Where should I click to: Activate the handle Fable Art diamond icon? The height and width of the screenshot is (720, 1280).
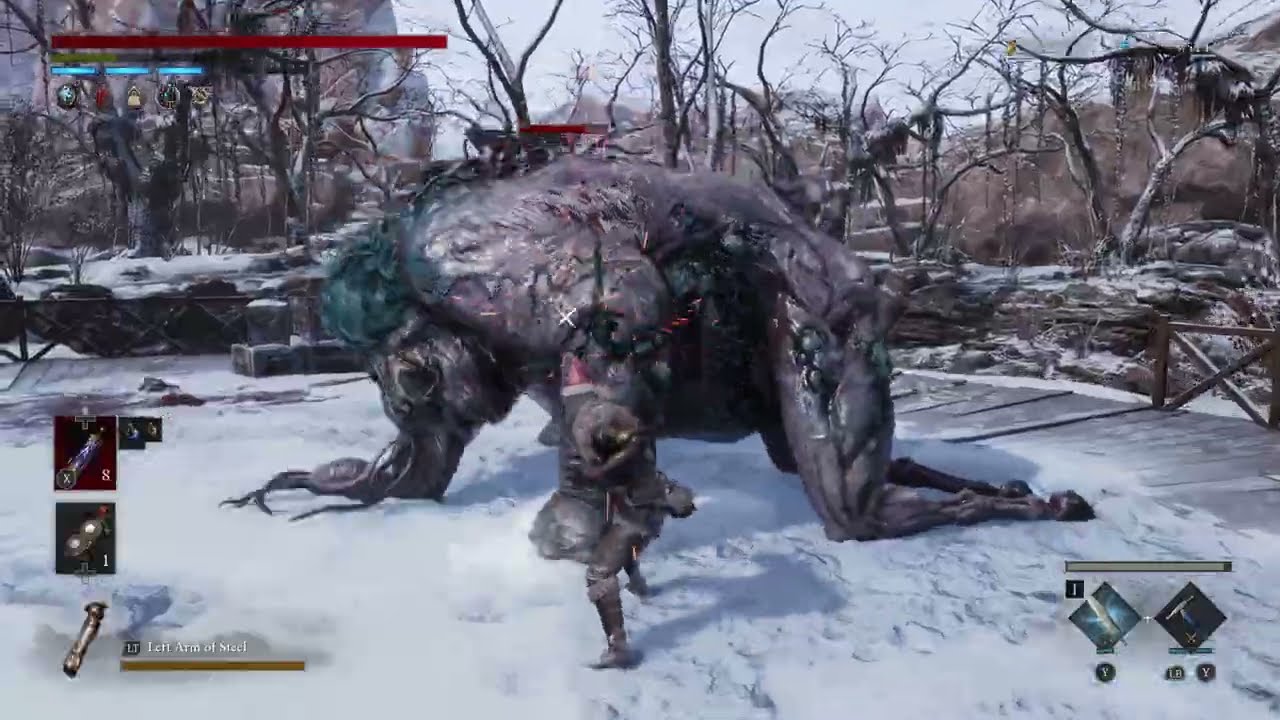pos(1190,617)
